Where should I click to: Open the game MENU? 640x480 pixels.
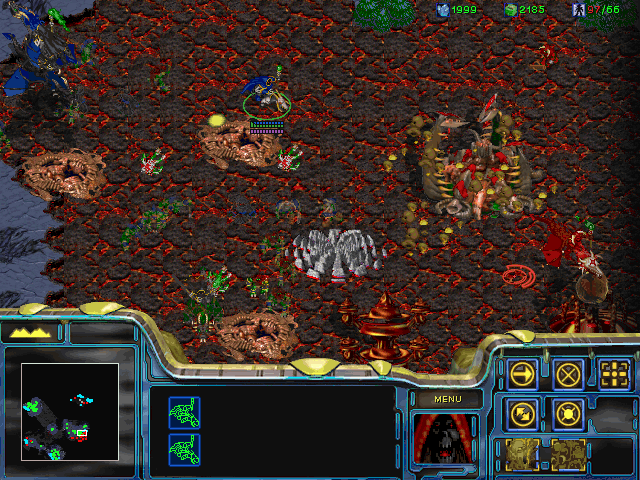click(446, 399)
